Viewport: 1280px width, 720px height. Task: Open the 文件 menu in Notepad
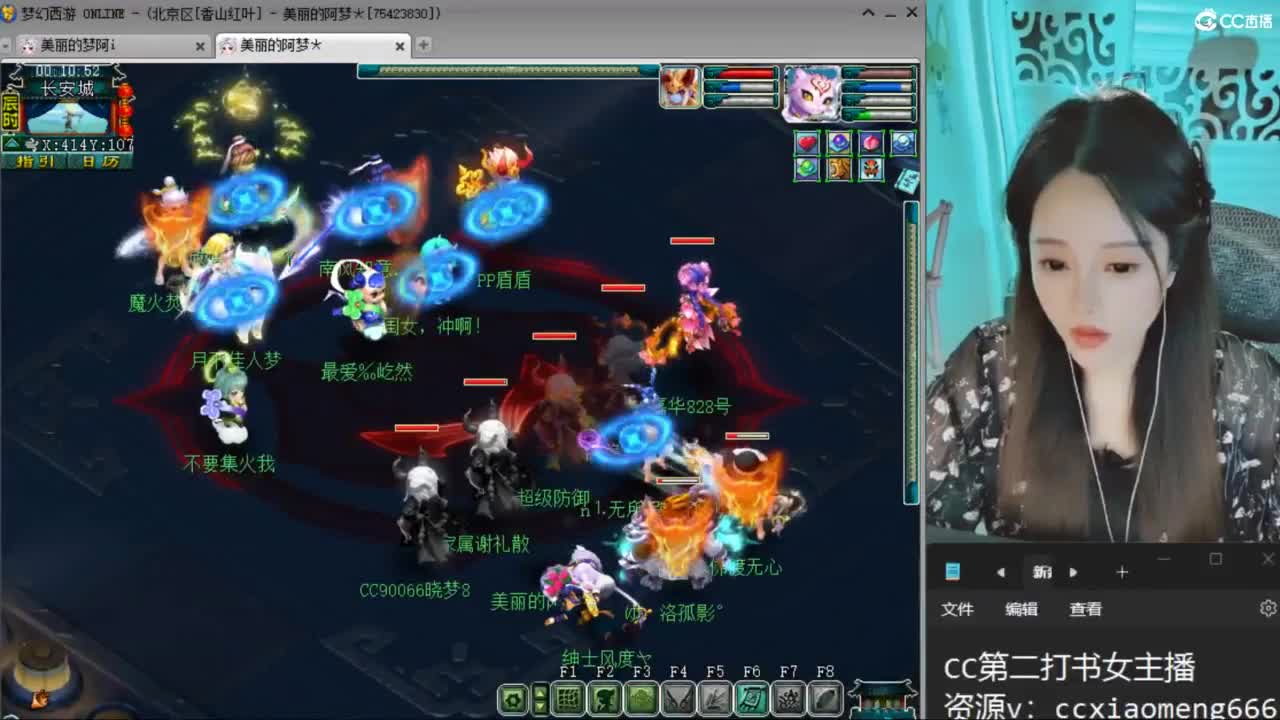click(958, 608)
